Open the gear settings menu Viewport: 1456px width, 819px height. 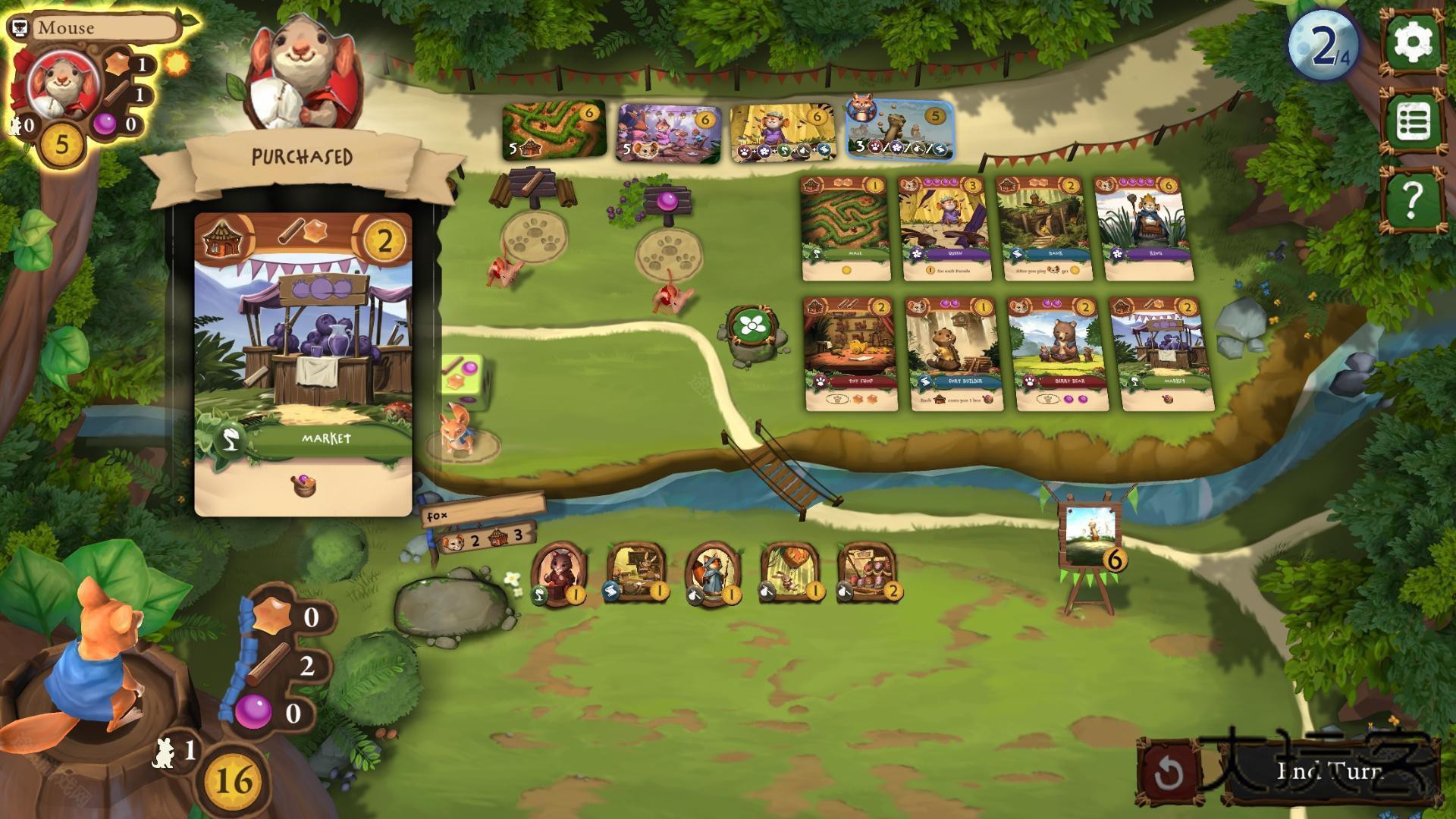click(1414, 42)
